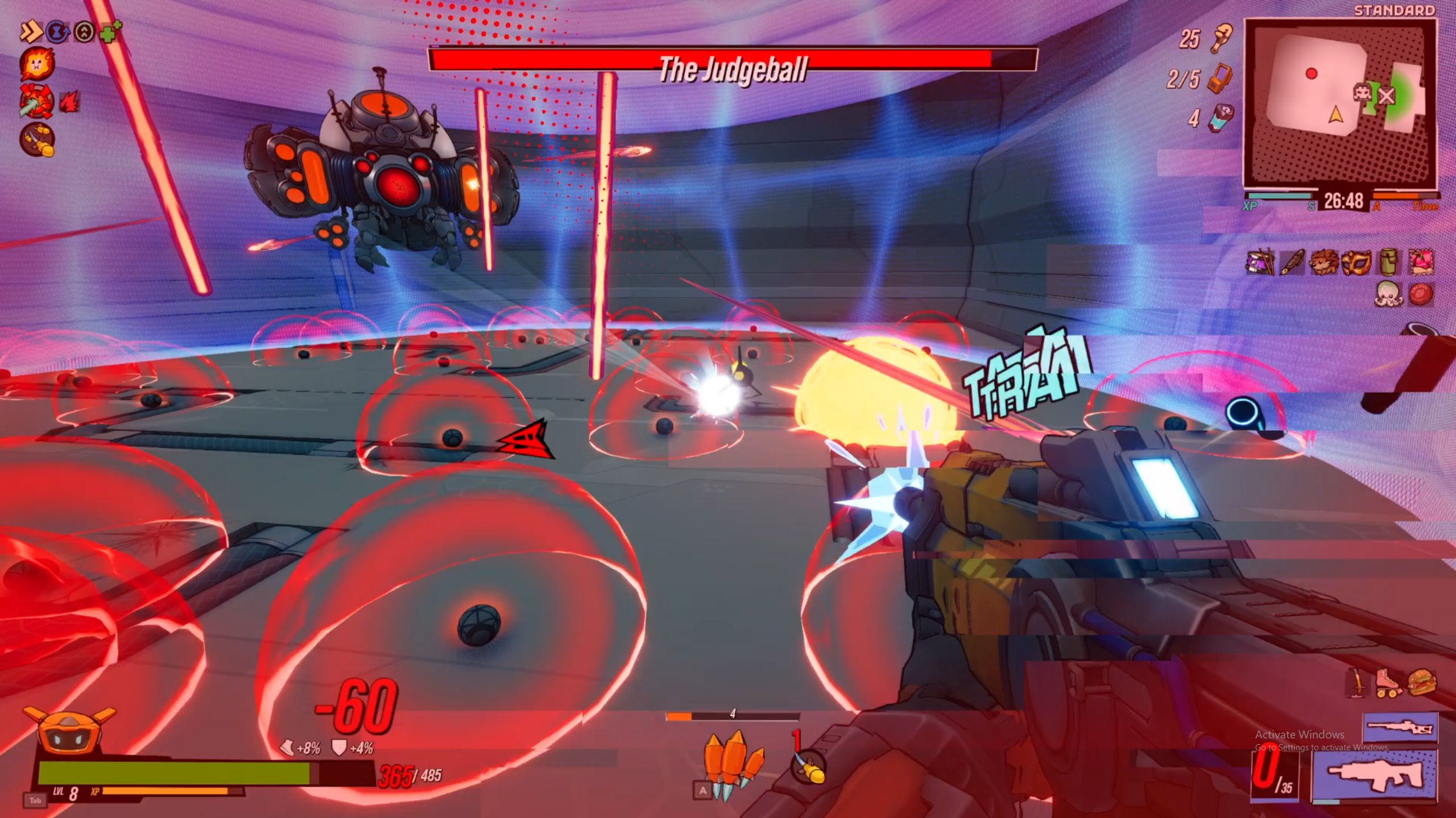Click the drum with sticks item
This screenshot has width=1456, height=818.
1260,262
